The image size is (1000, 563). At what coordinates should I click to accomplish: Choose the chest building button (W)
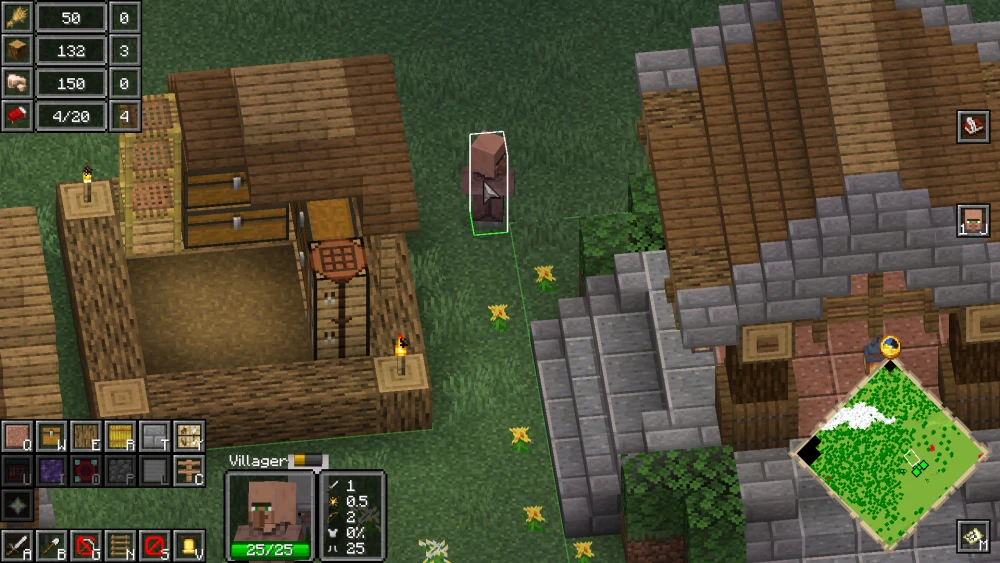click(51, 436)
